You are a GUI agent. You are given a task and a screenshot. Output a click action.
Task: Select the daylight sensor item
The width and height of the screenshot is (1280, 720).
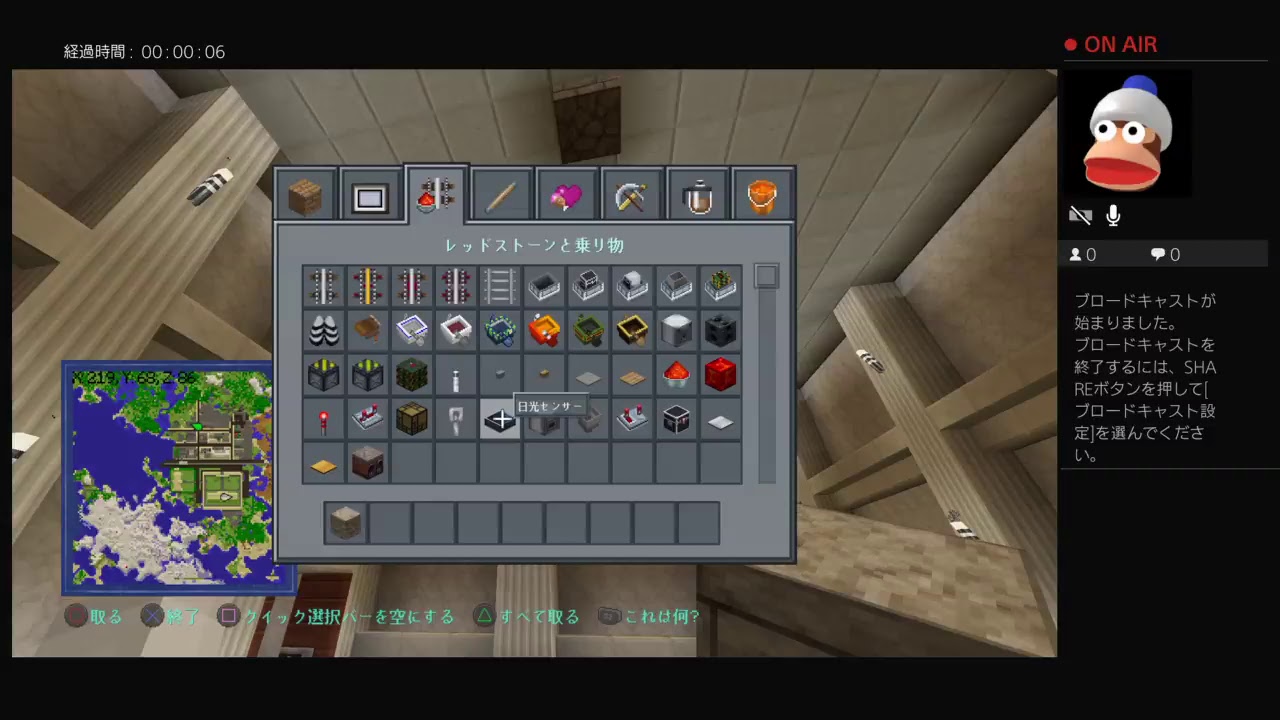point(499,419)
